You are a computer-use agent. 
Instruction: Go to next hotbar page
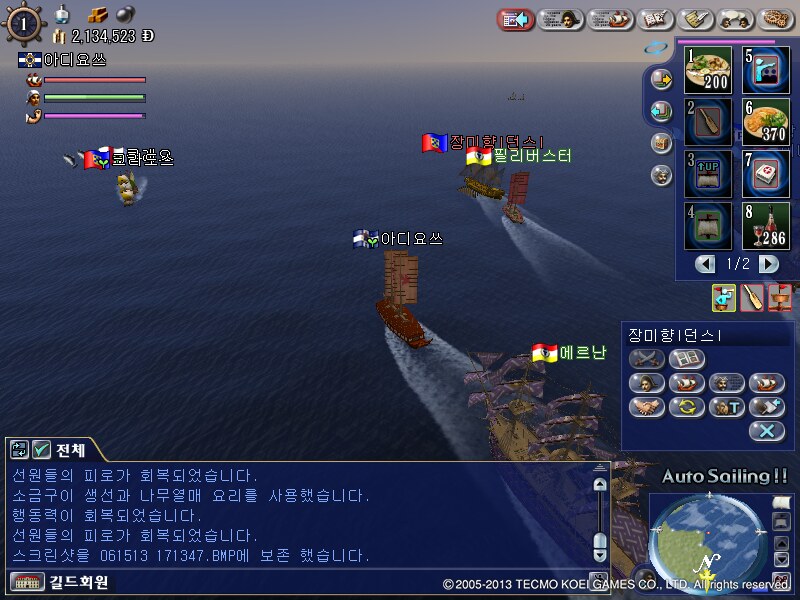[x=768, y=264]
